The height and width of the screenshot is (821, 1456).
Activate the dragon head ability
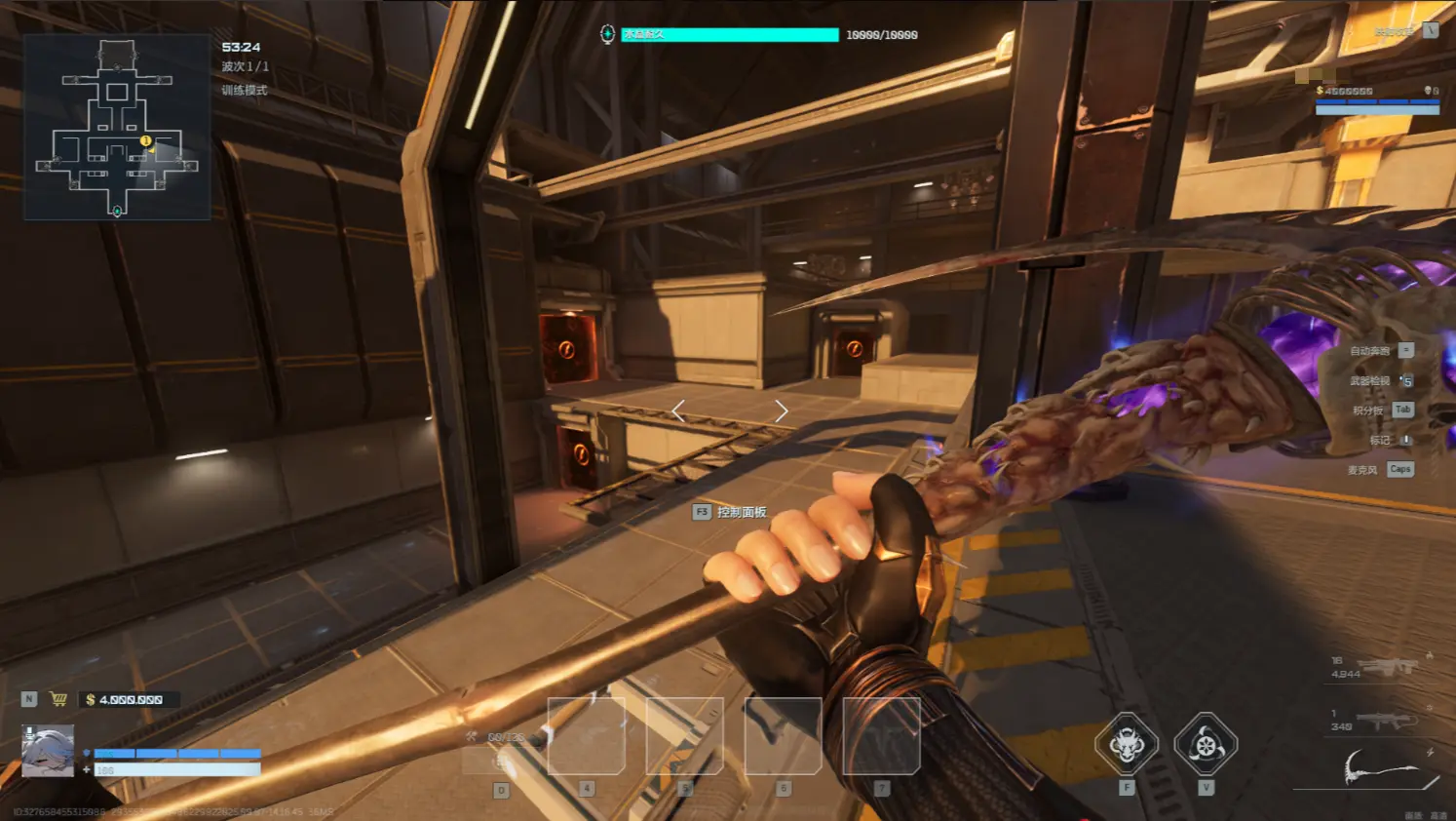1127,745
